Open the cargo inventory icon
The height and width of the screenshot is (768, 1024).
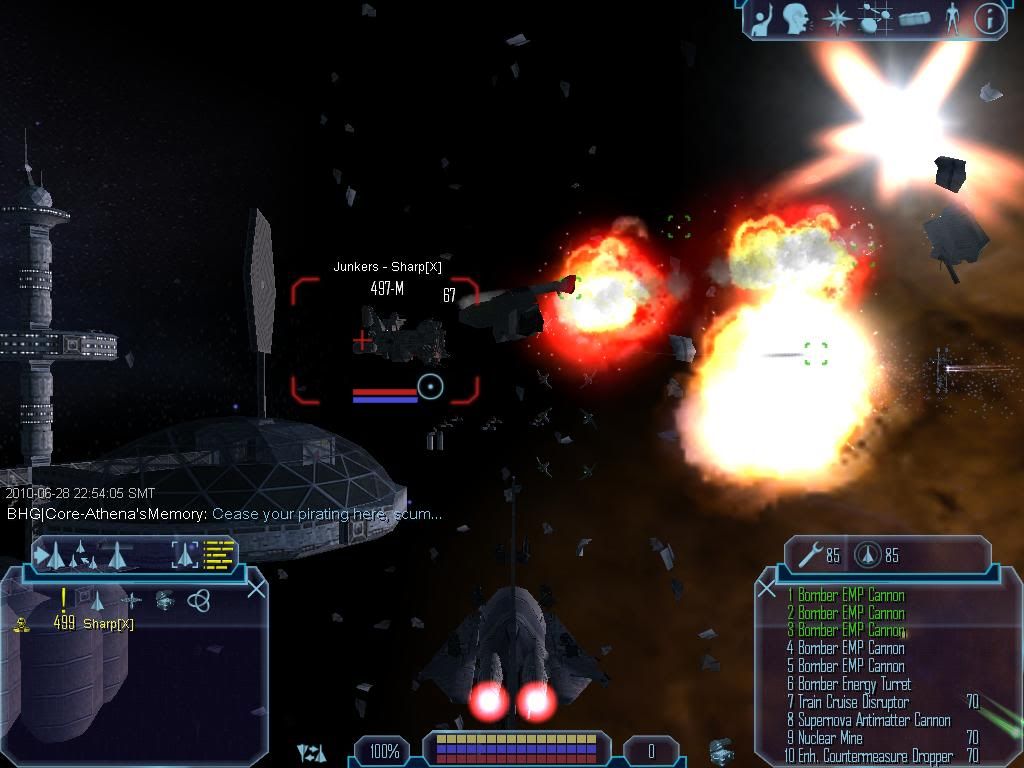pyautogui.click(x=915, y=18)
